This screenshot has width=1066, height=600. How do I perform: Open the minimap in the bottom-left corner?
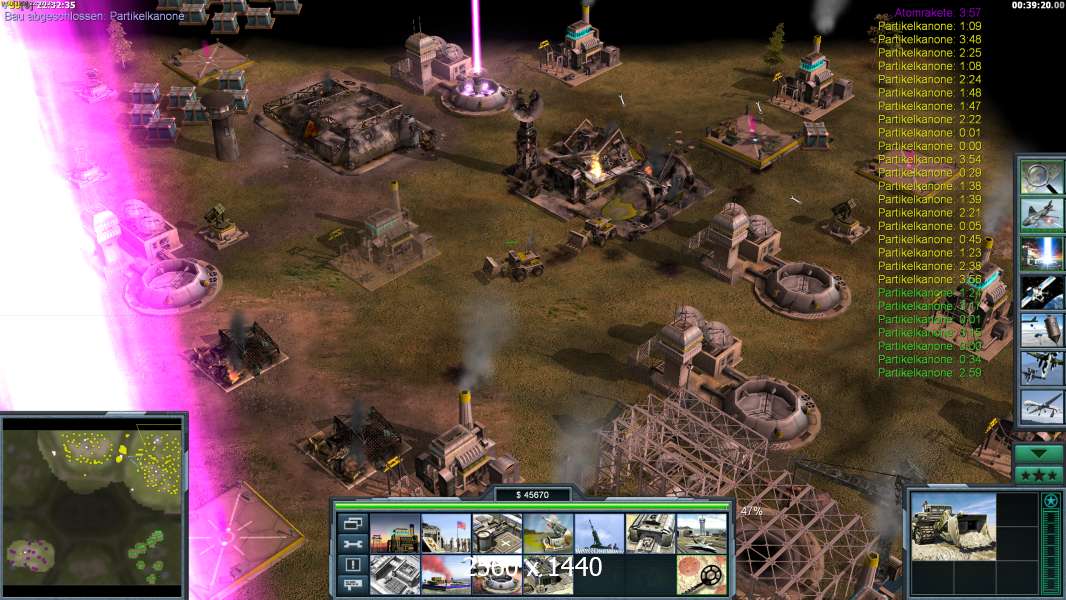tap(93, 503)
